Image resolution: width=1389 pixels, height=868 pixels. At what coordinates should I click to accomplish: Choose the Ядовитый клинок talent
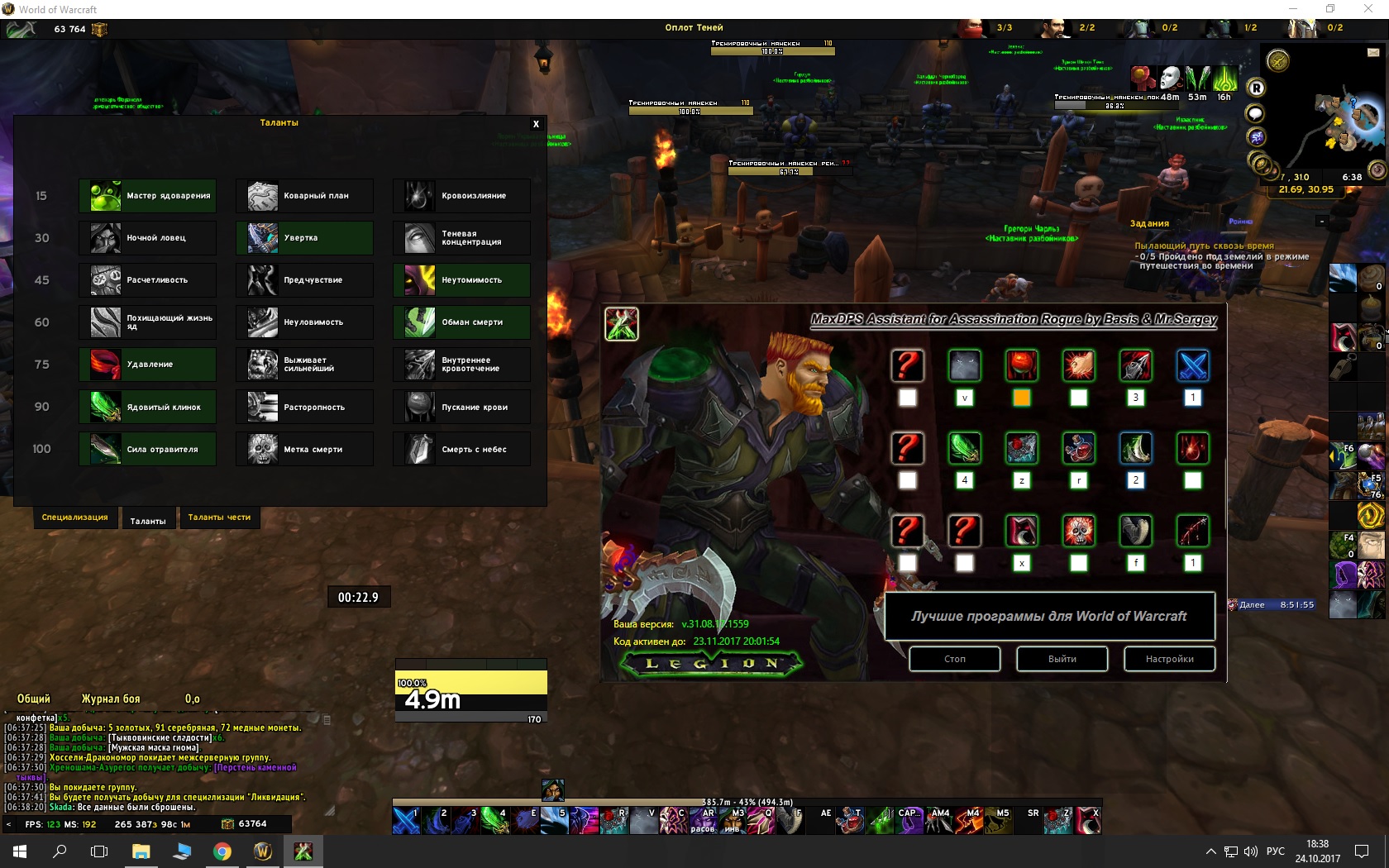[x=148, y=407]
